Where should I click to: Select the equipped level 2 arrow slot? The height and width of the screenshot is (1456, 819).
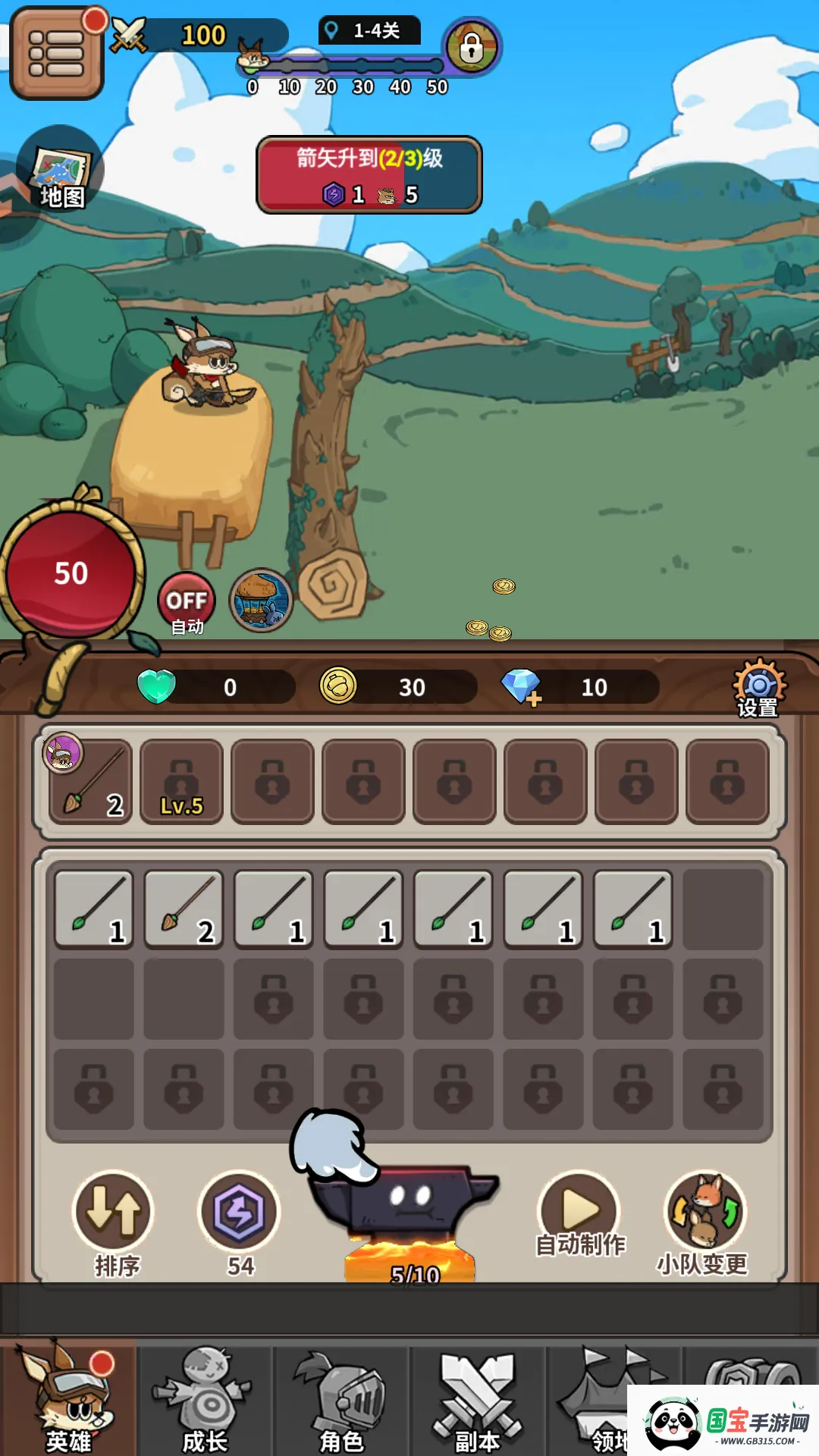[91, 782]
